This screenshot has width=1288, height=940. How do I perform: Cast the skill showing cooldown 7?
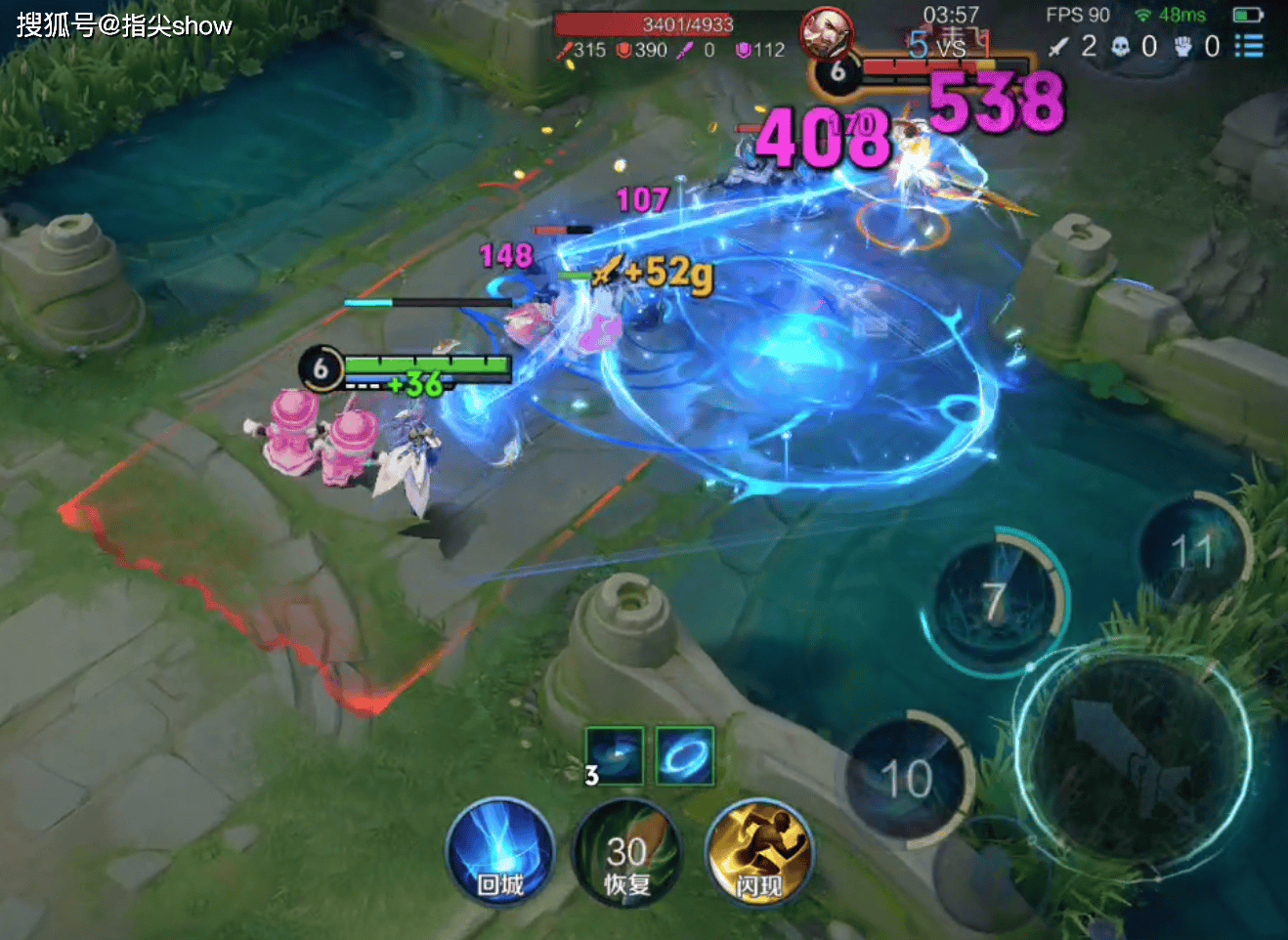(x=995, y=602)
